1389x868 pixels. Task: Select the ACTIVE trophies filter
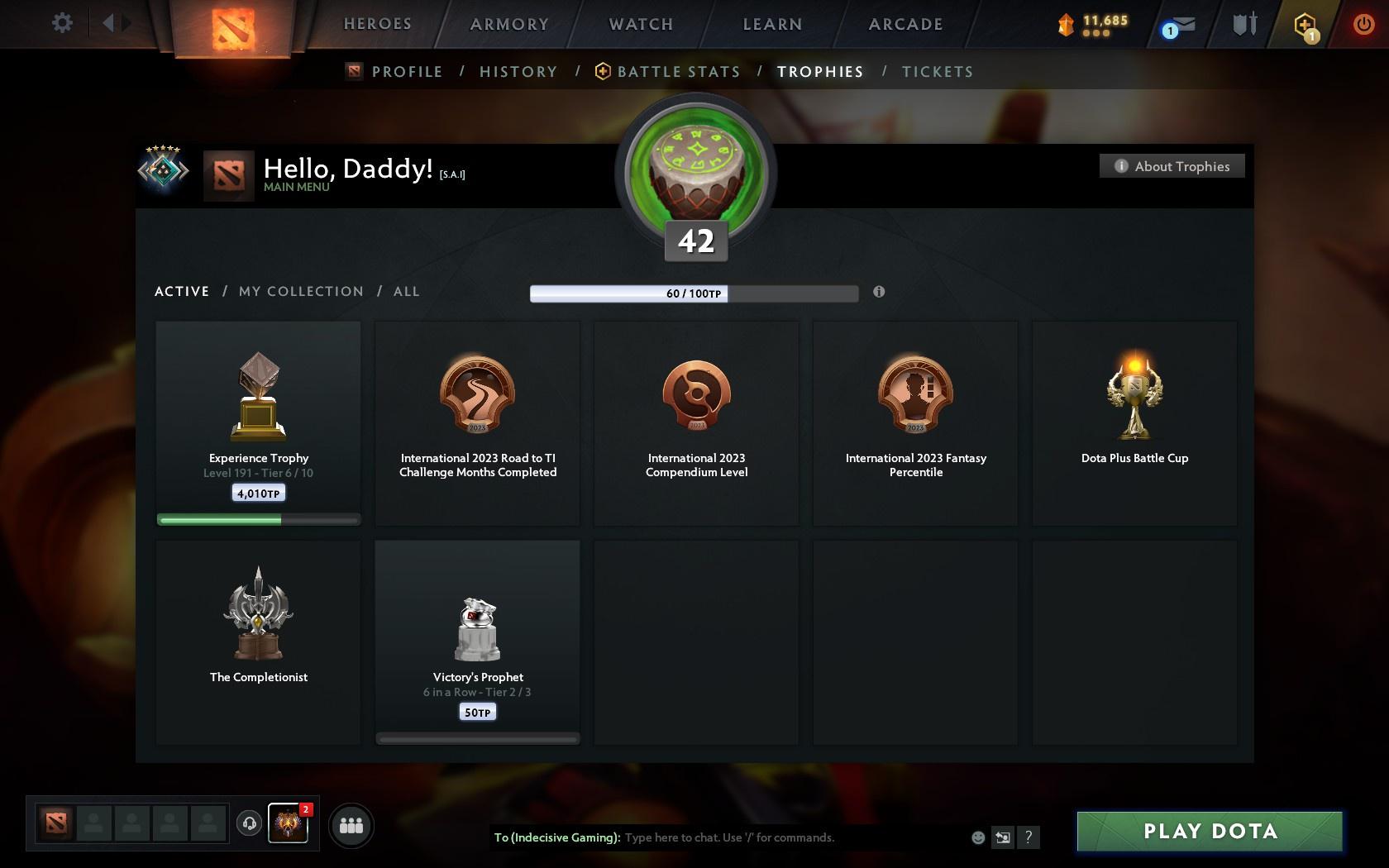(181, 291)
